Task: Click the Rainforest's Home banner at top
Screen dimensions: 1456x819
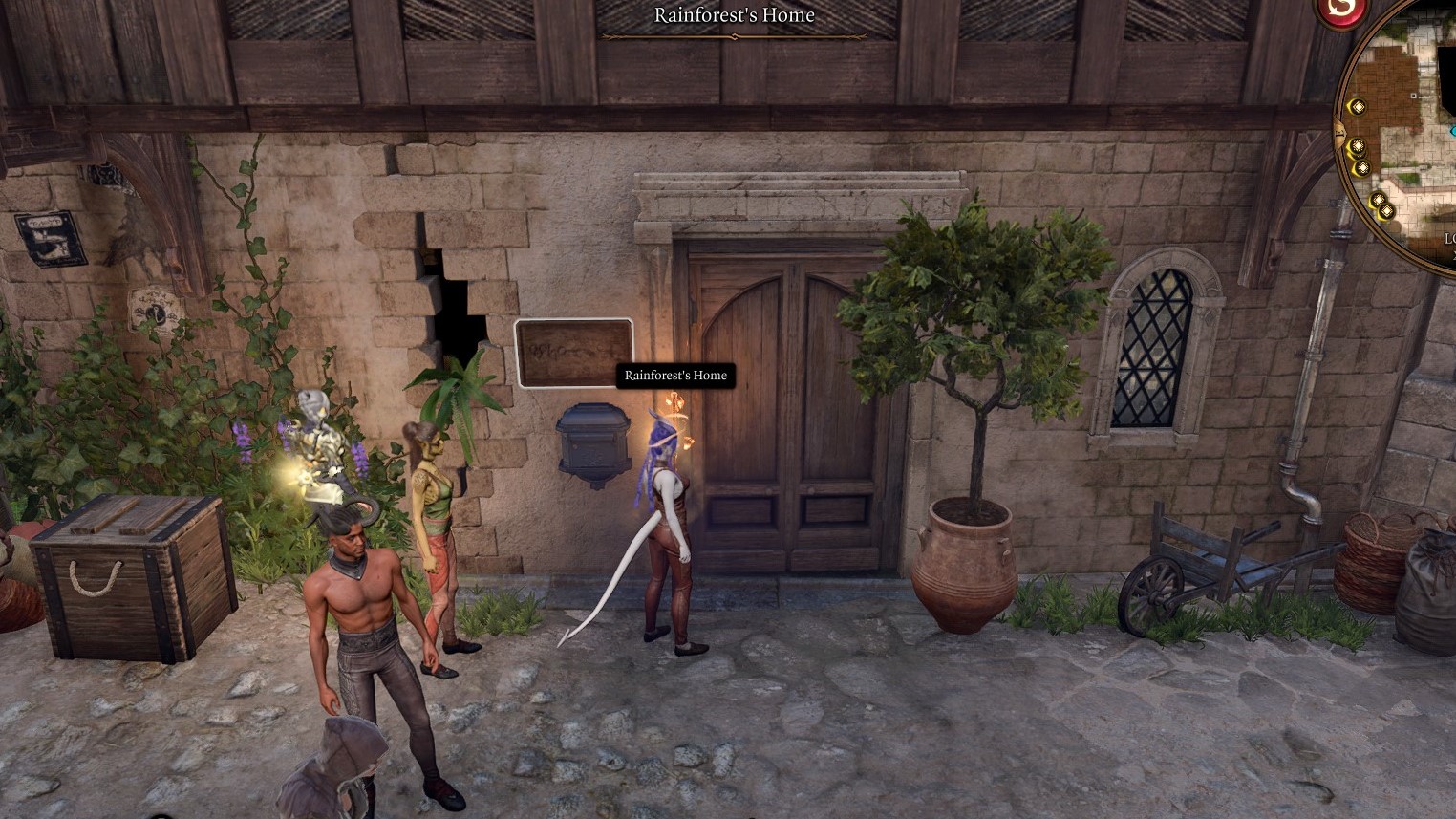Action: pyautogui.click(x=734, y=15)
